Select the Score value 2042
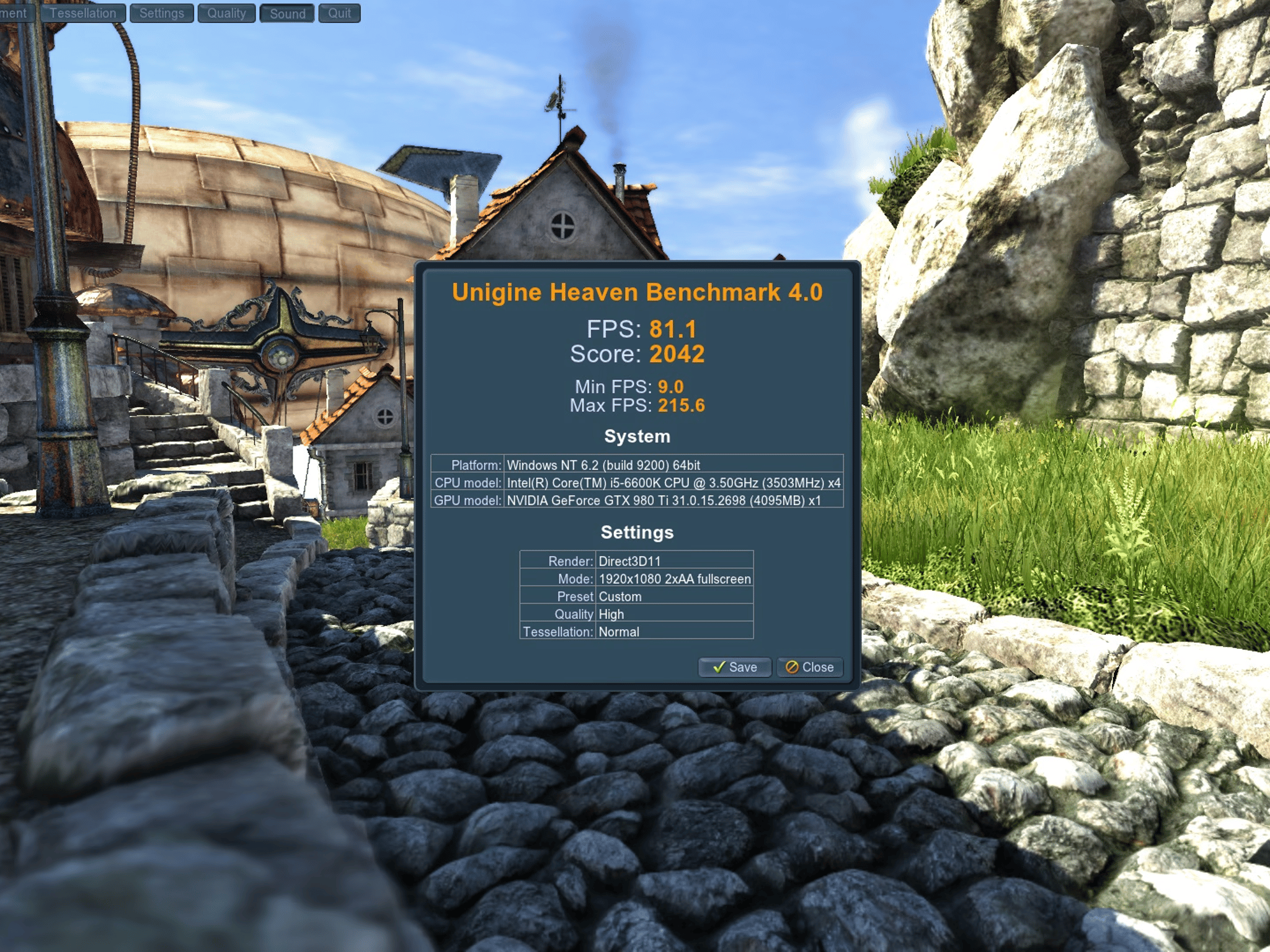The width and height of the screenshot is (1270, 952). (x=676, y=354)
